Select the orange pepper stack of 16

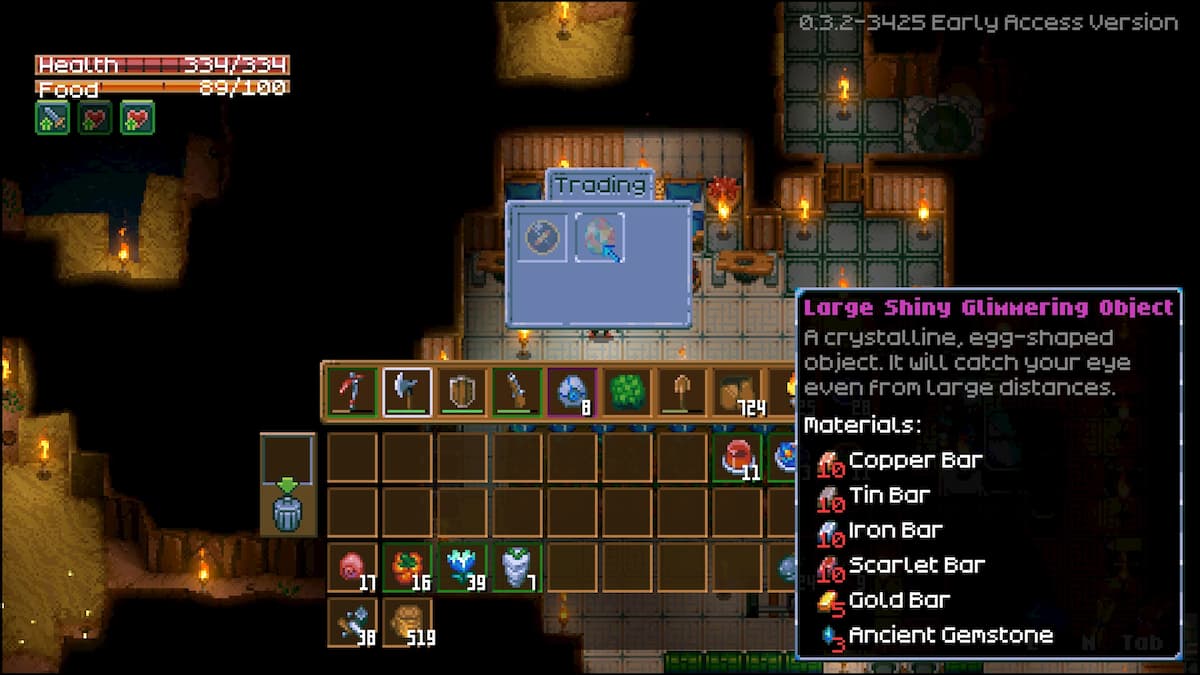tap(407, 568)
